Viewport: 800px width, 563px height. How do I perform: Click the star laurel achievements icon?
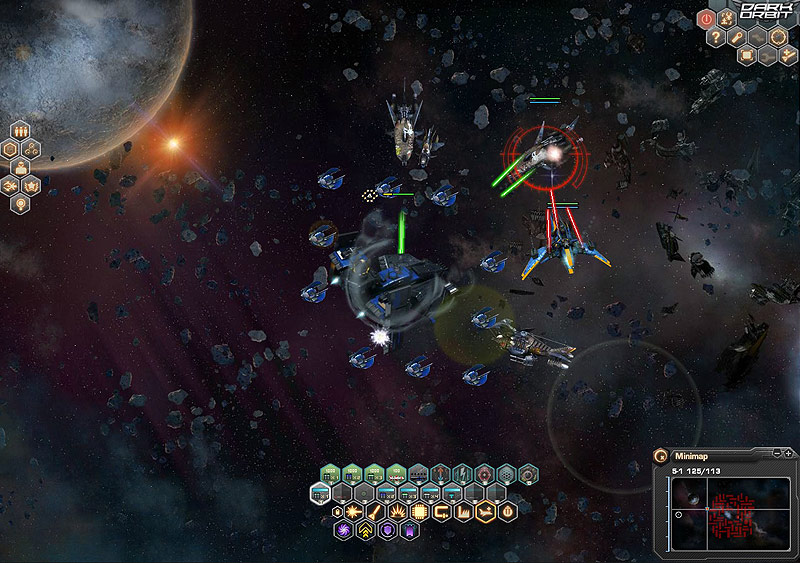(x=32, y=186)
